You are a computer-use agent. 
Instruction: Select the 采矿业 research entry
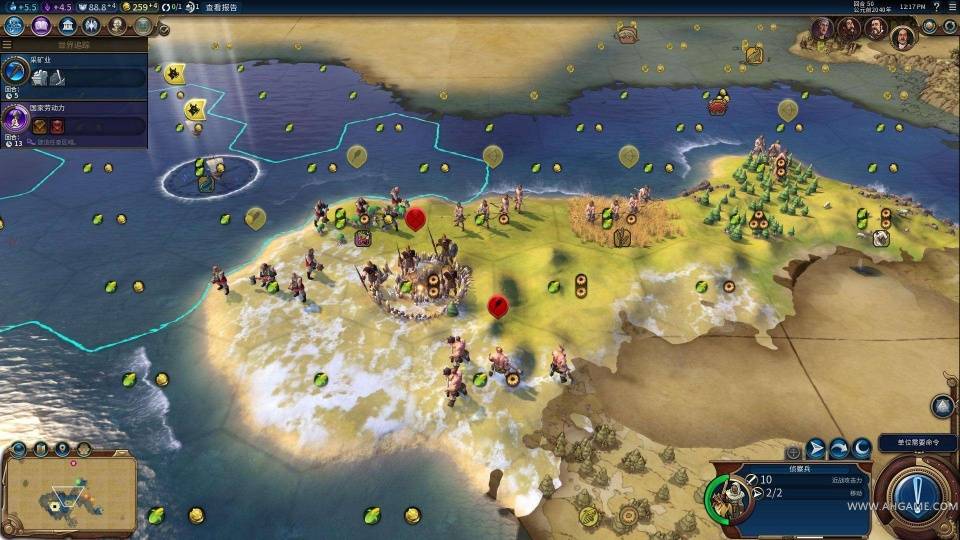(74, 72)
